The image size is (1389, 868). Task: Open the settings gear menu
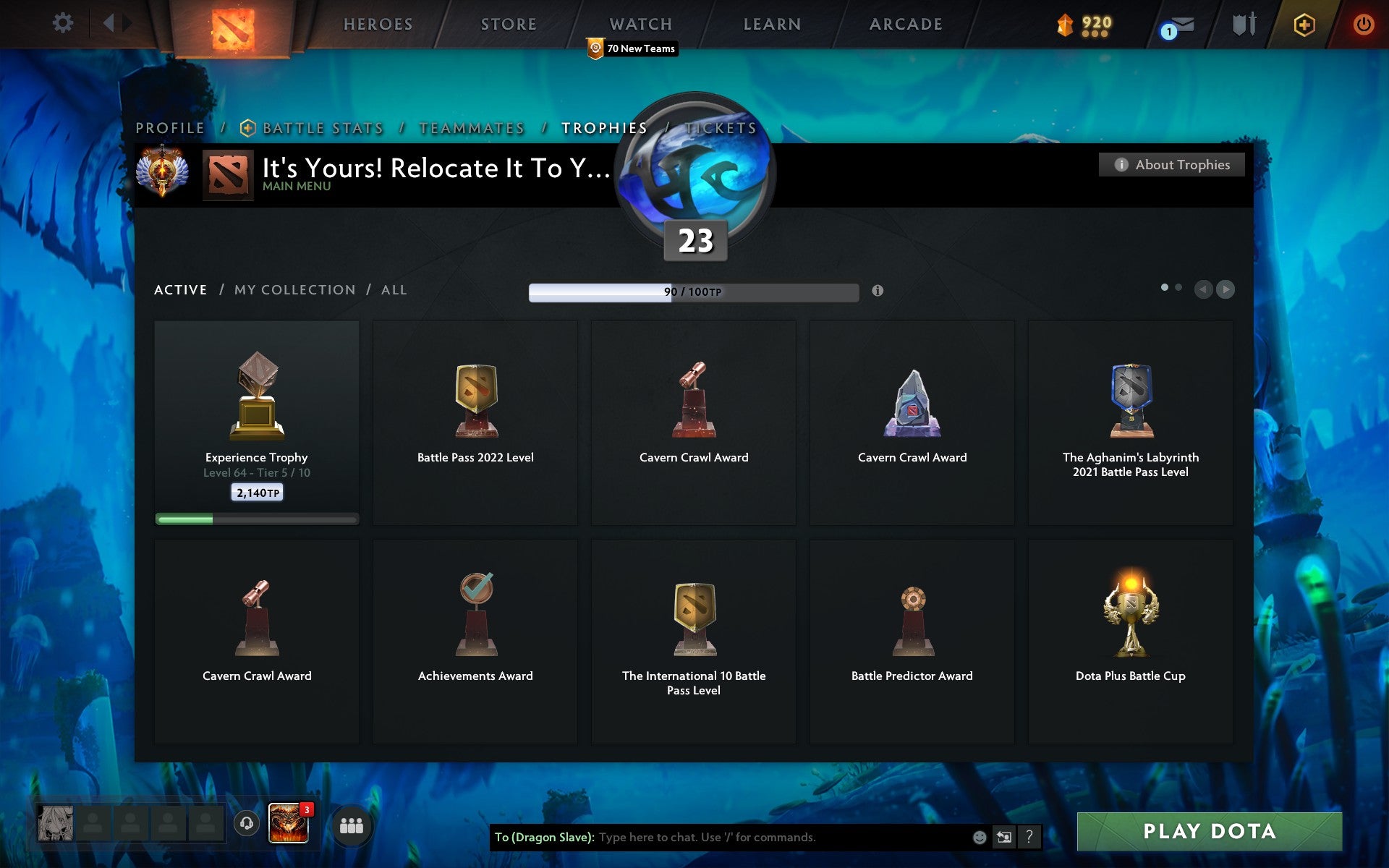coord(64,23)
